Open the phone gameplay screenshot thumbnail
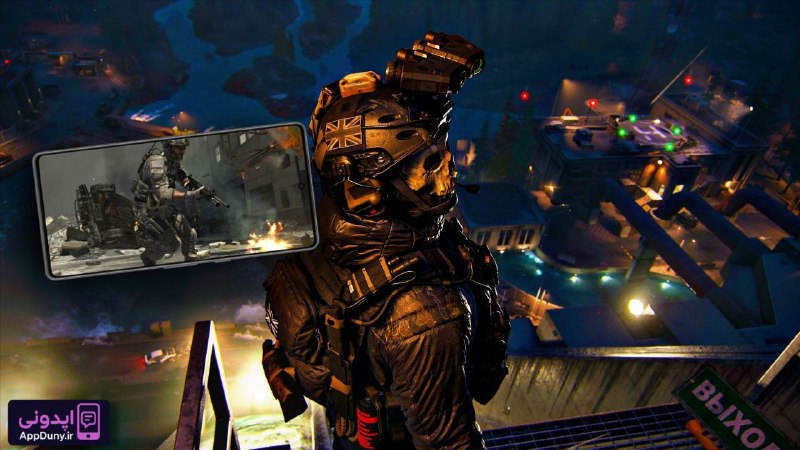The width and height of the screenshot is (800, 450). click(x=176, y=201)
